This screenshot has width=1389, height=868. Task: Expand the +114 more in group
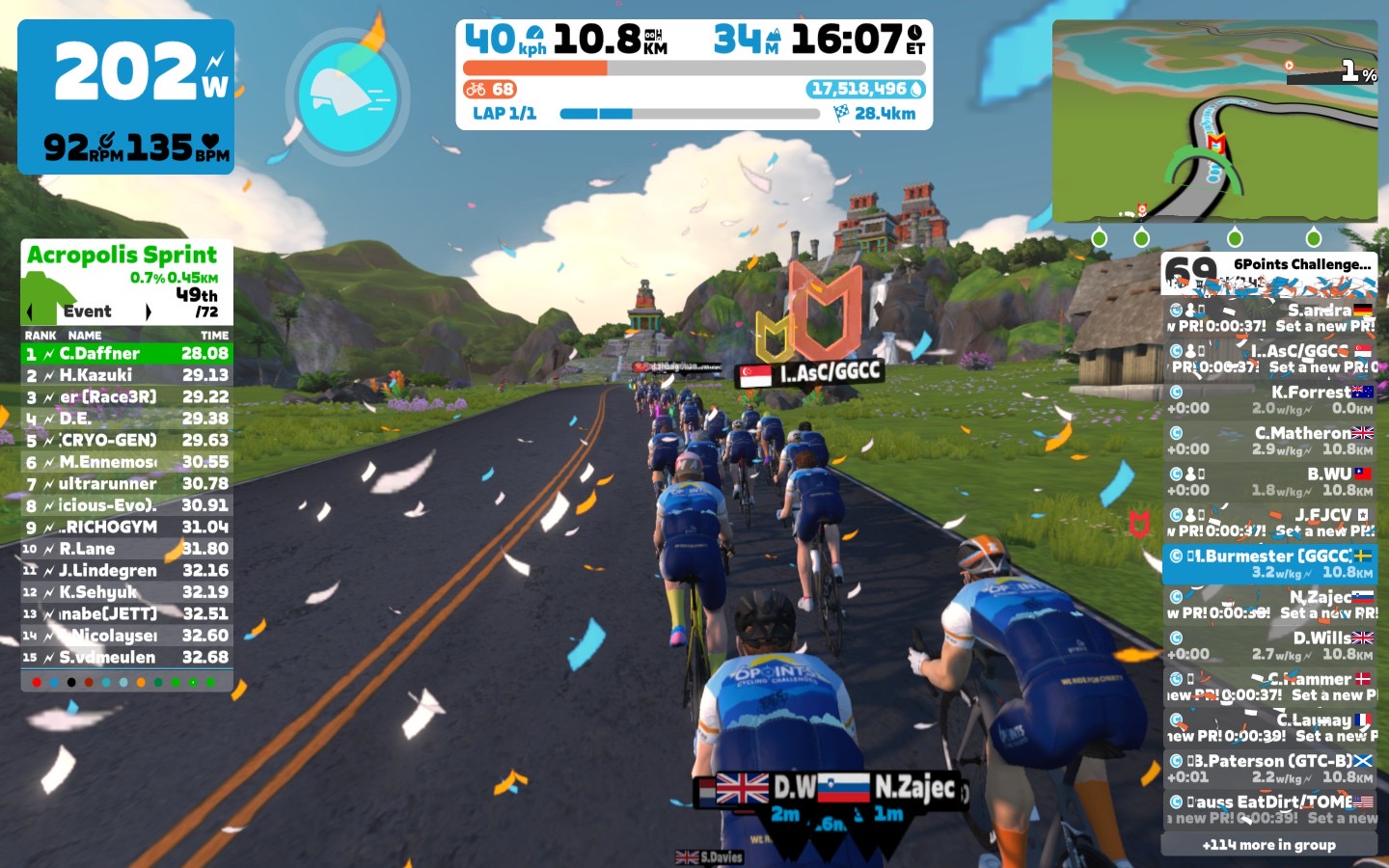tap(1269, 845)
